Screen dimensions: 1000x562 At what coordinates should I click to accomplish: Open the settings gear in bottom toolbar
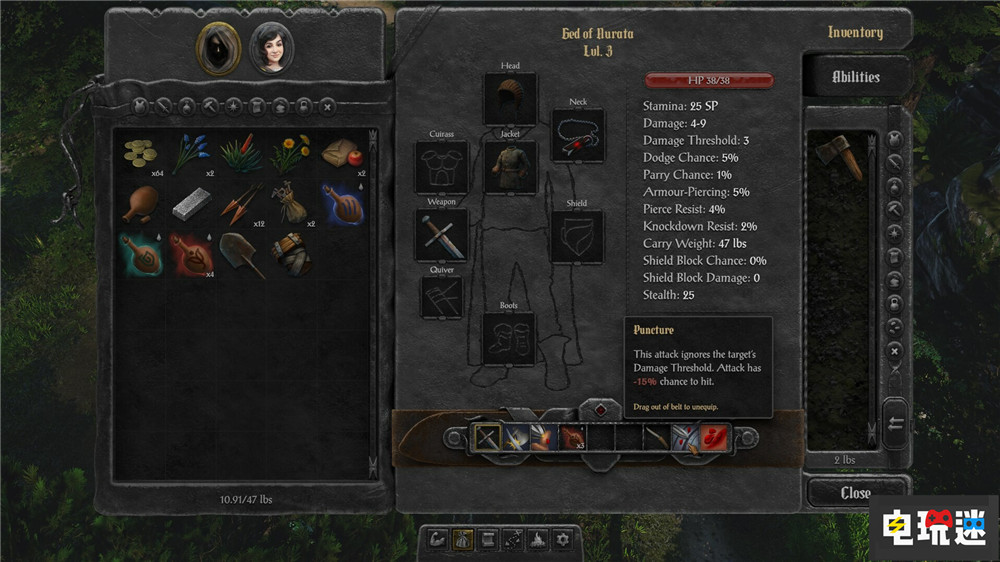click(x=563, y=539)
